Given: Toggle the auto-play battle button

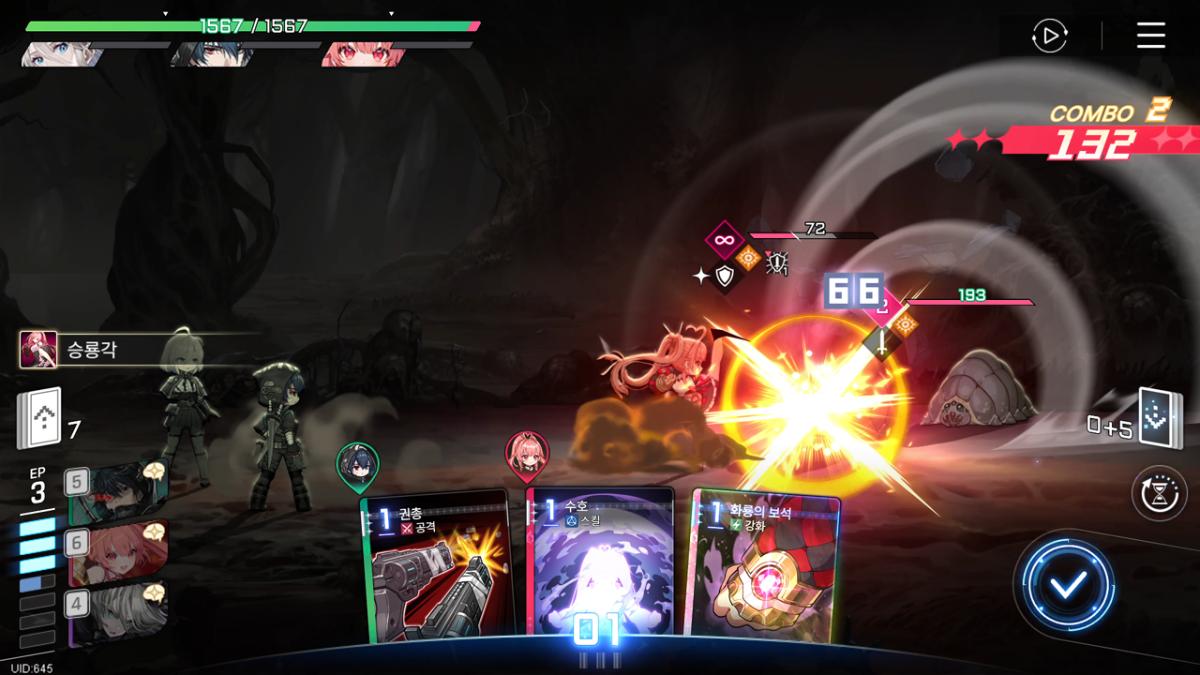Looking at the screenshot, I should pyautogui.click(x=1049, y=36).
